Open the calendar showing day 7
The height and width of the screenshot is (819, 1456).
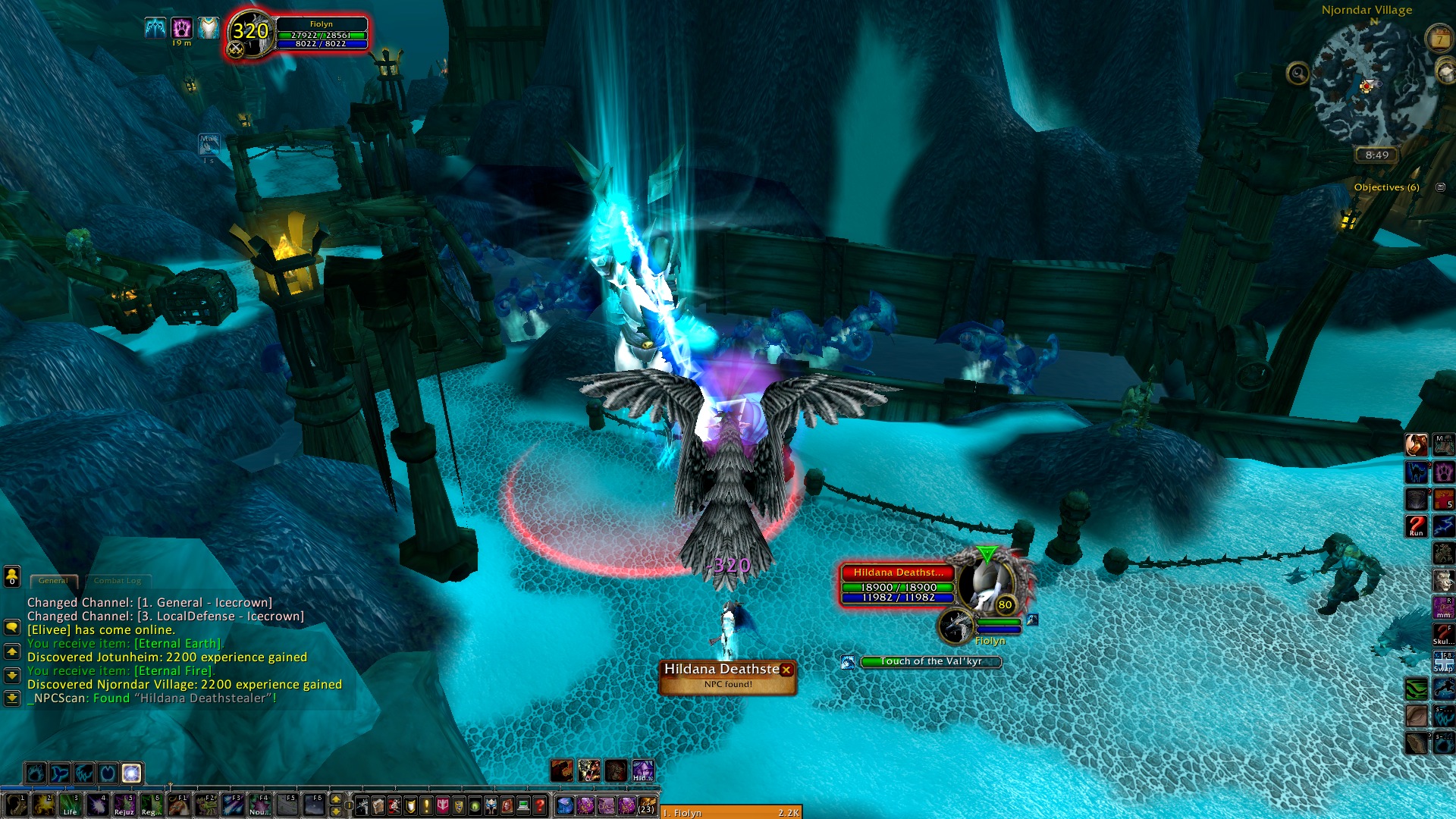1439,39
